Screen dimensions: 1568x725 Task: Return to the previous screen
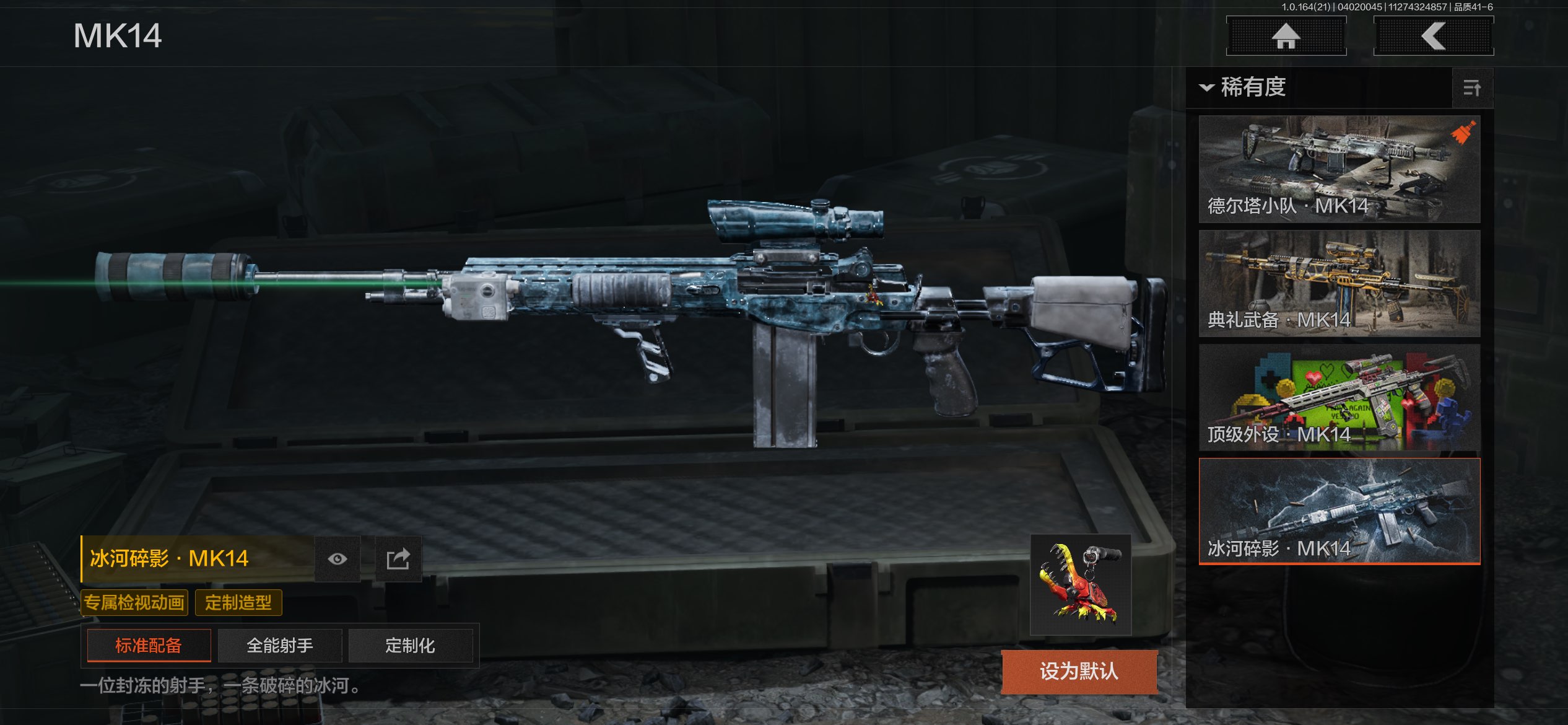tap(1433, 36)
